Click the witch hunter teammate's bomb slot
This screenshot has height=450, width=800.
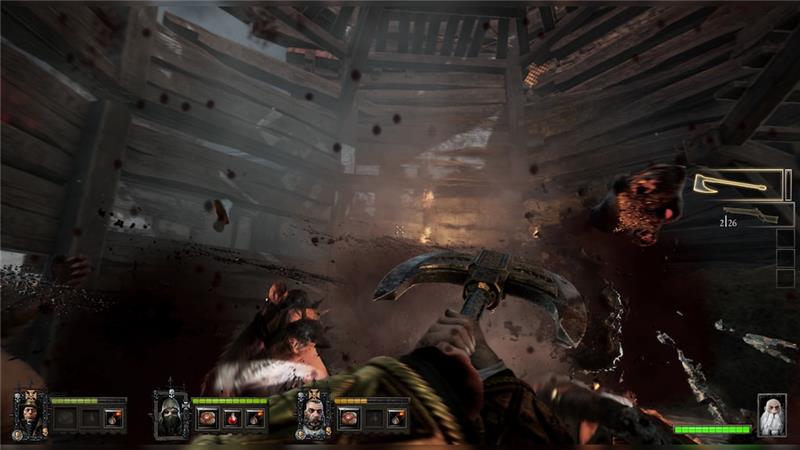(113, 418)
